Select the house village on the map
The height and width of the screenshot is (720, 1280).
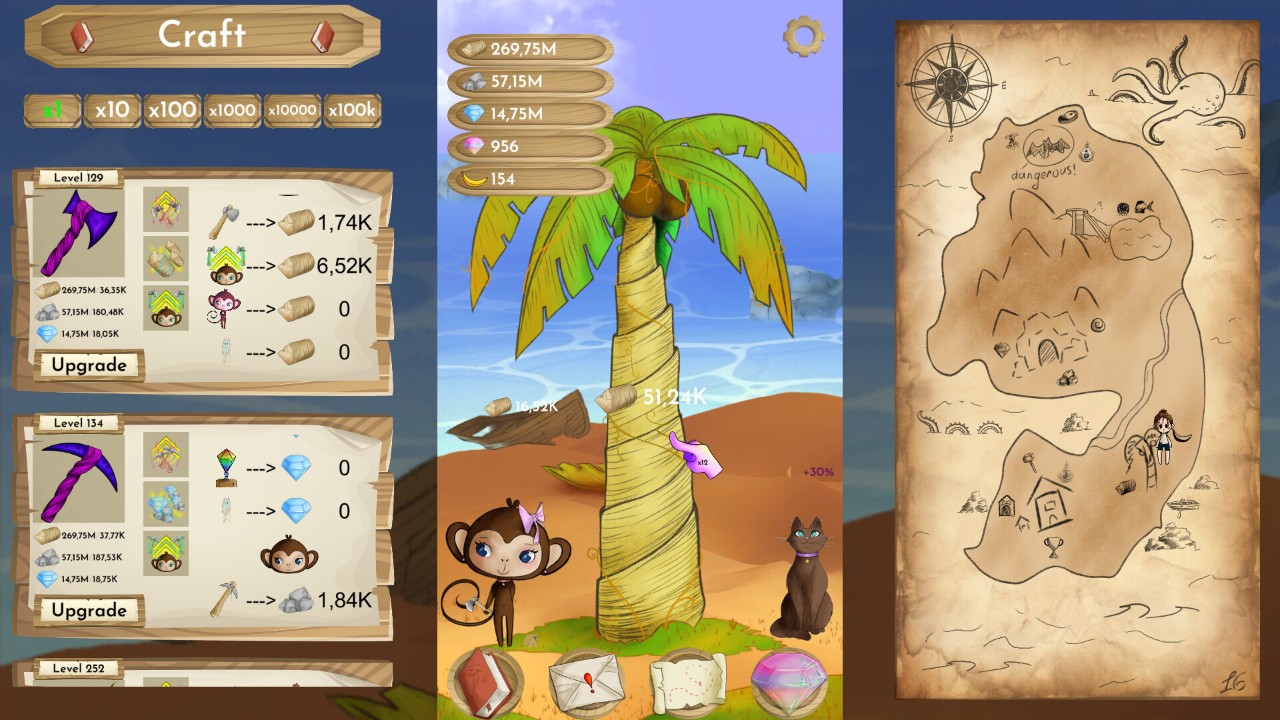click(x=1050, y=500)
